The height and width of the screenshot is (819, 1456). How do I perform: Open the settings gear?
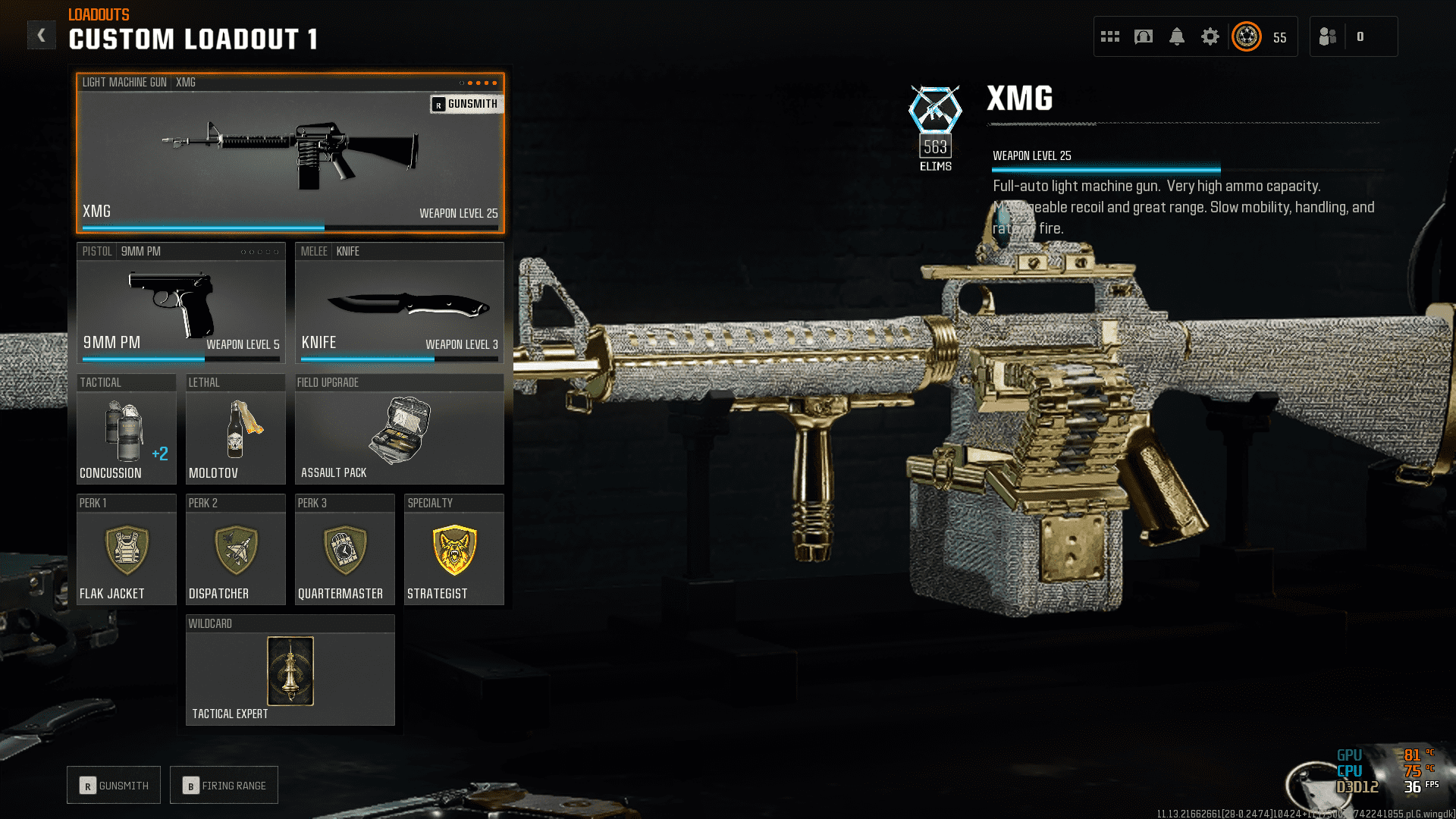(x=1210, y=36)
